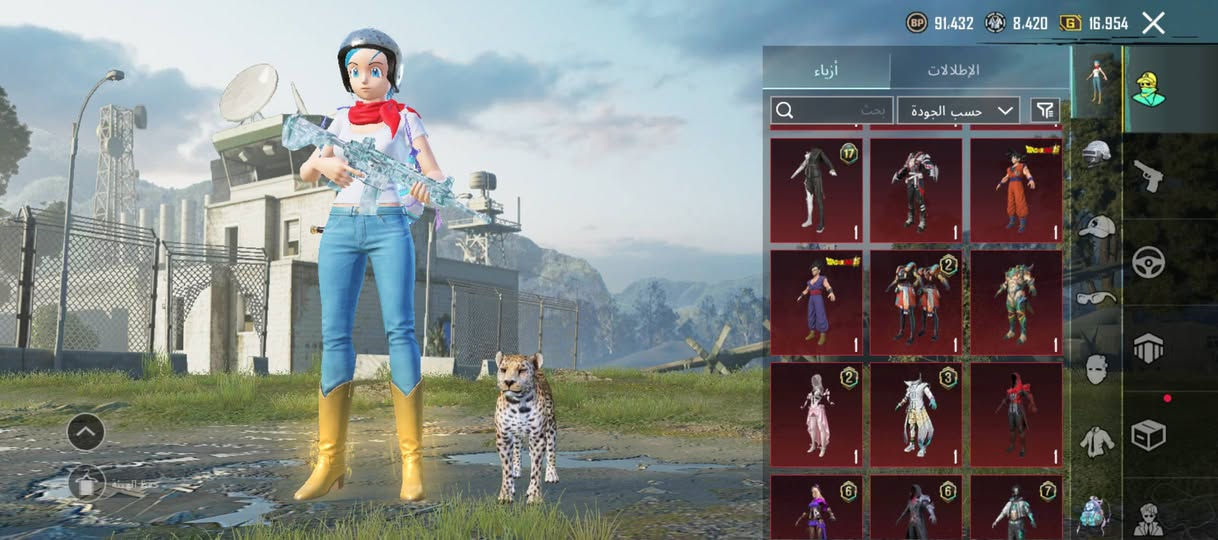Close the inventory with the X button

pos(1153,23)
